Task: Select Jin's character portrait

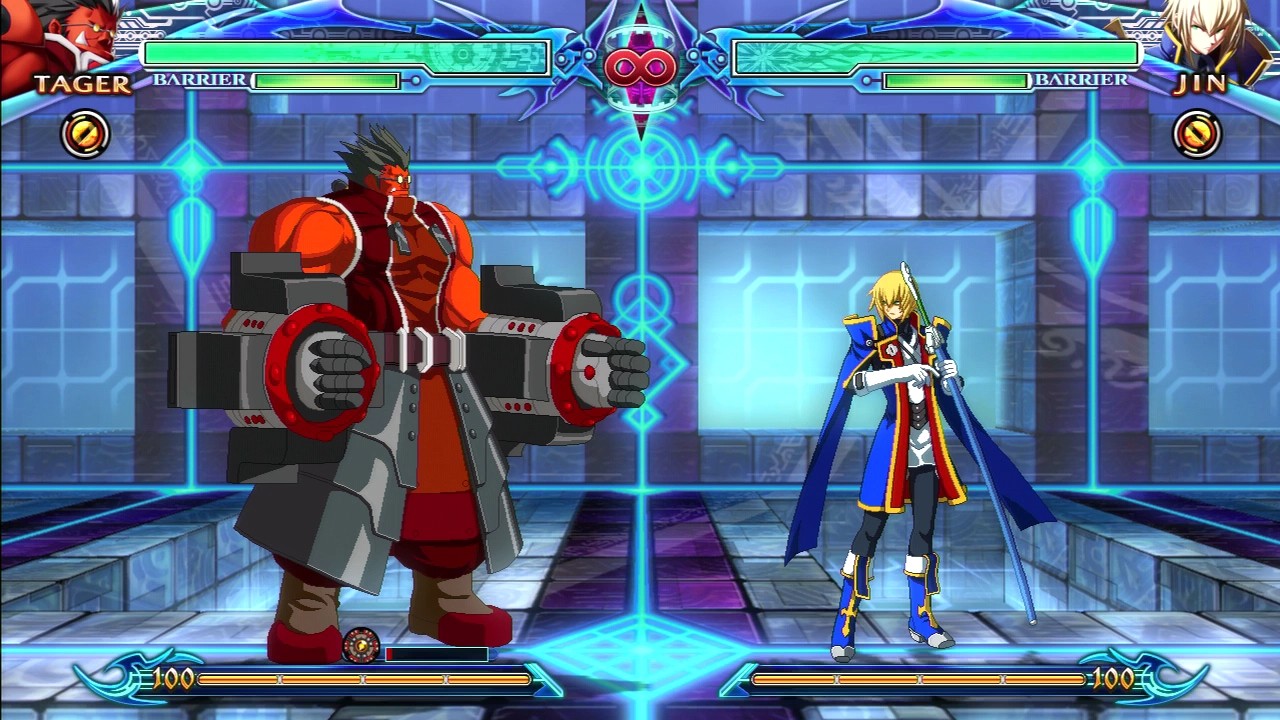Action: tap(1212, 38)
